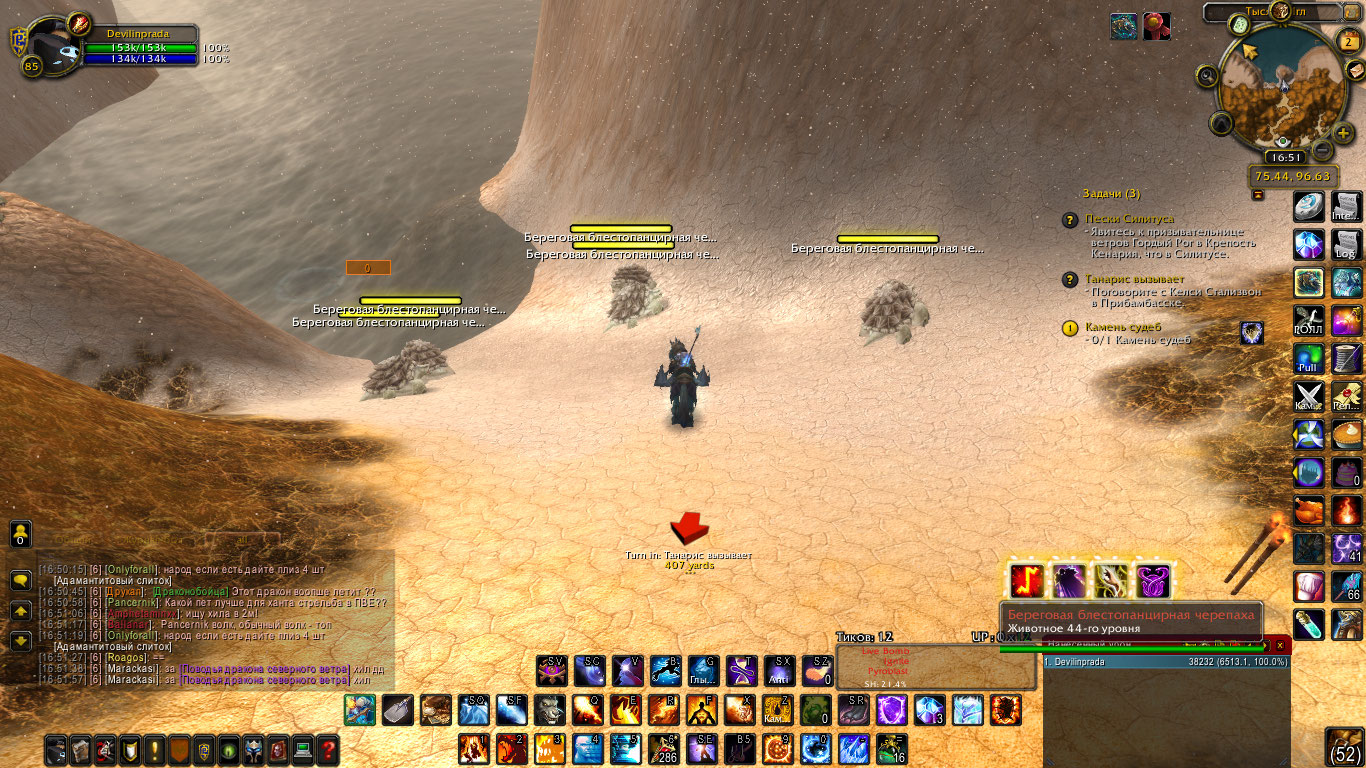Screen dimensions: 1366x768
Task: Zoom in the minimap with plus button
Action: 1344,132
